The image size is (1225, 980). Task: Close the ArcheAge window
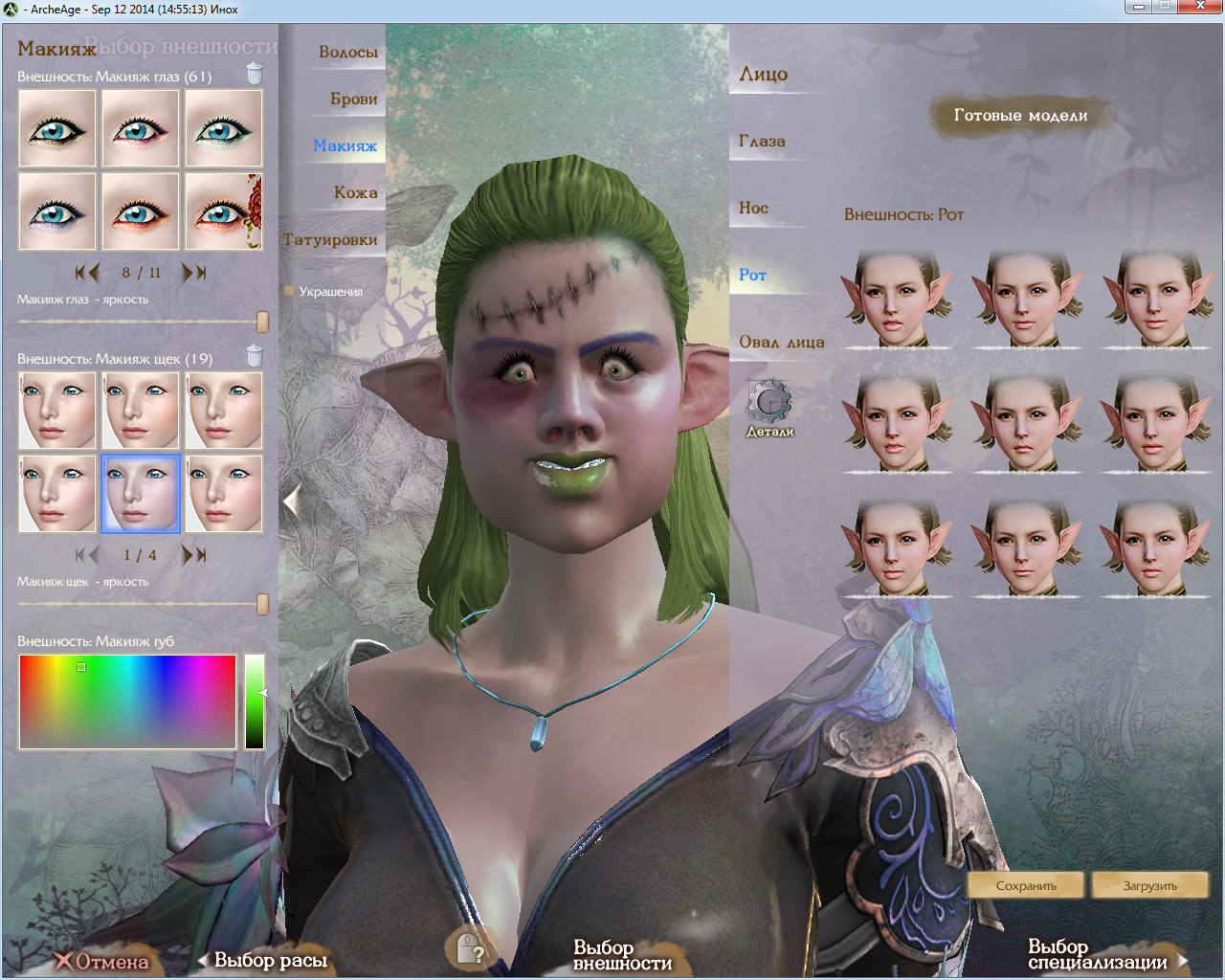point(1200,7)
